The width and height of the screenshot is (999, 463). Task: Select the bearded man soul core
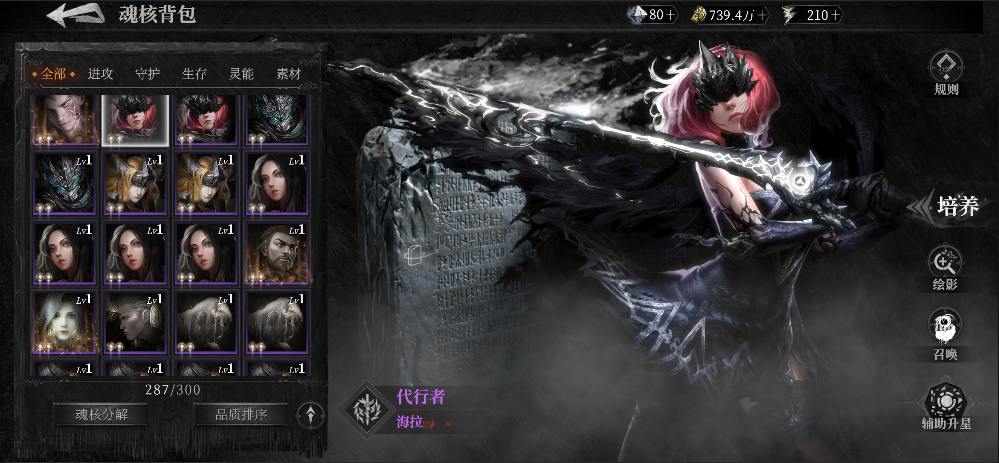pyautogui.click(x=277, y=254)
